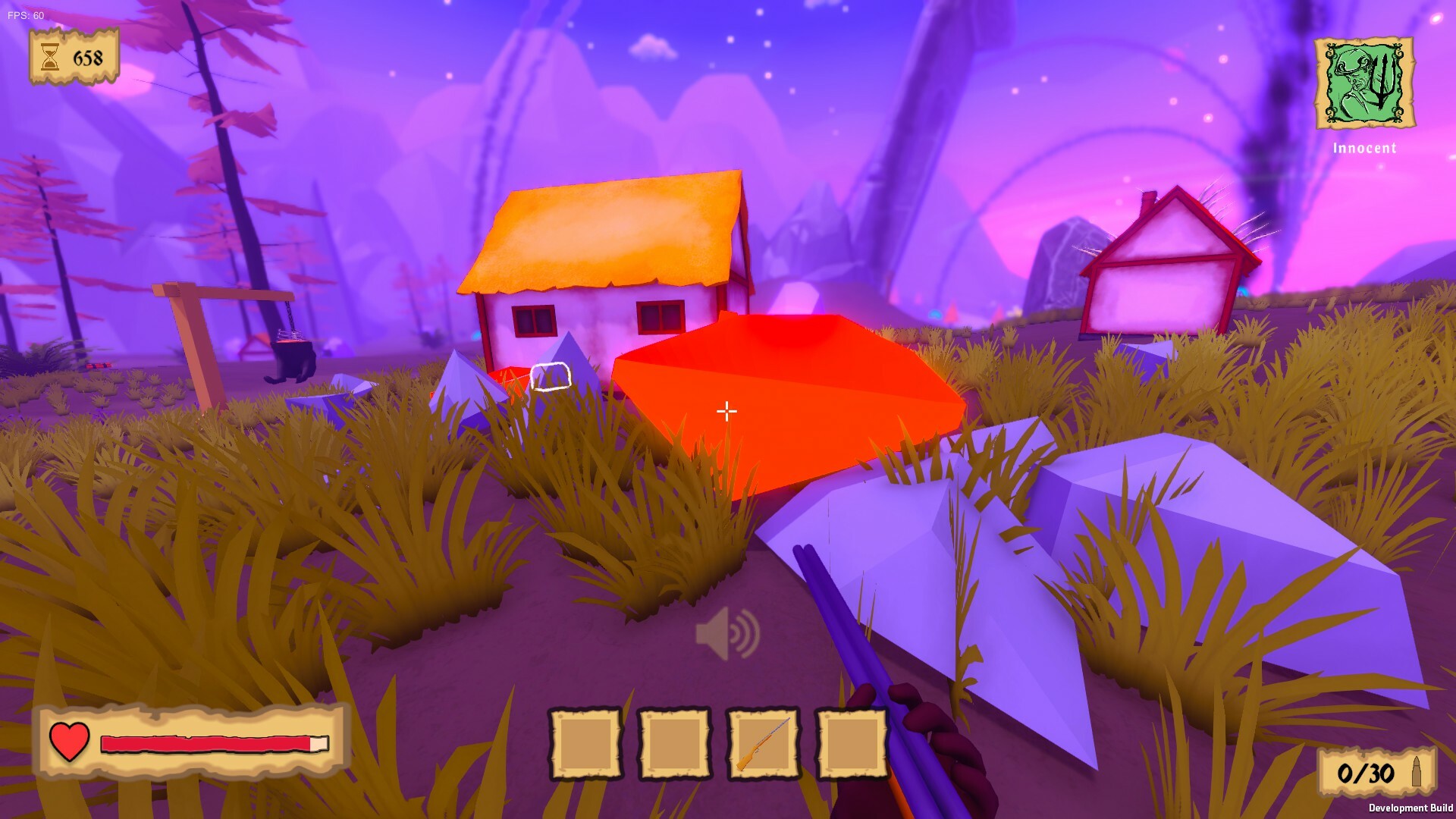
Task: Click the hourglass timer icon
Action: (49, 55)
